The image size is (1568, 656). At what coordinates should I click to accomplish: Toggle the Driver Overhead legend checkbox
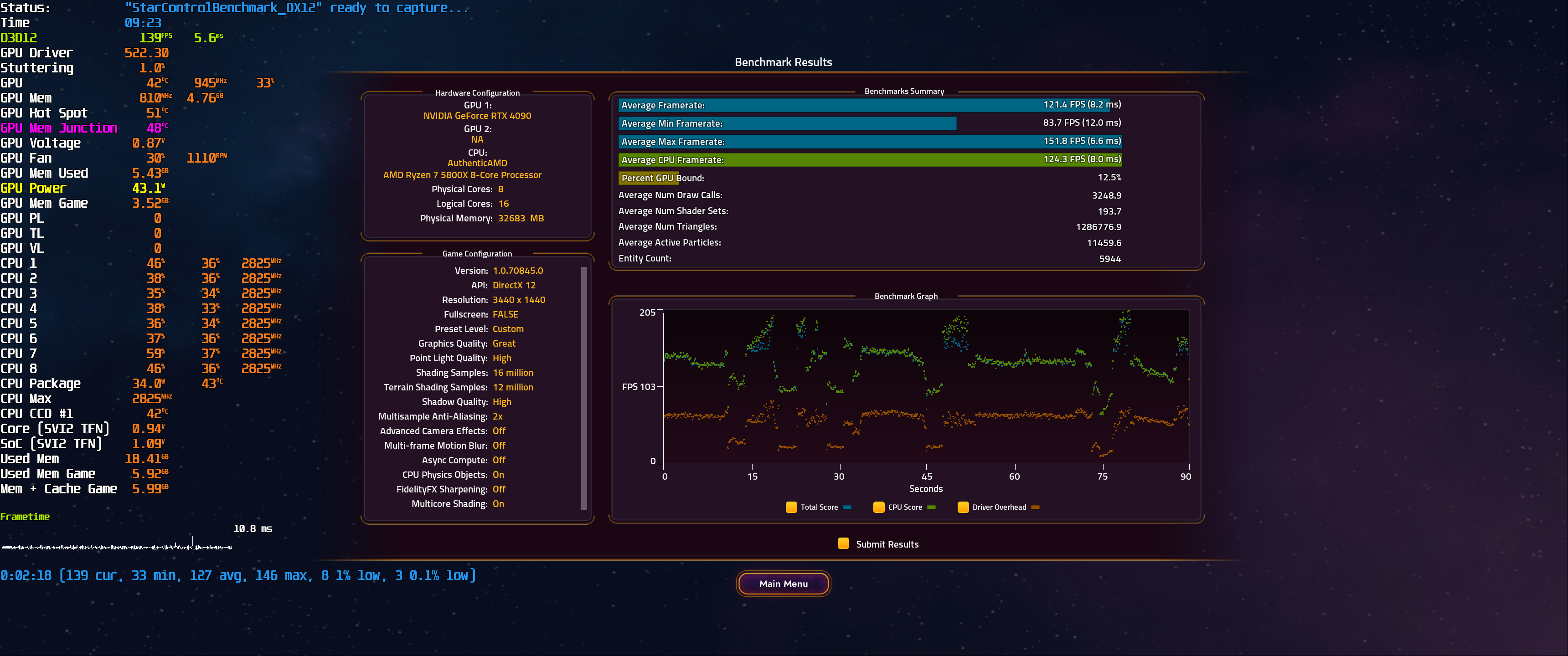click(963, 507)
